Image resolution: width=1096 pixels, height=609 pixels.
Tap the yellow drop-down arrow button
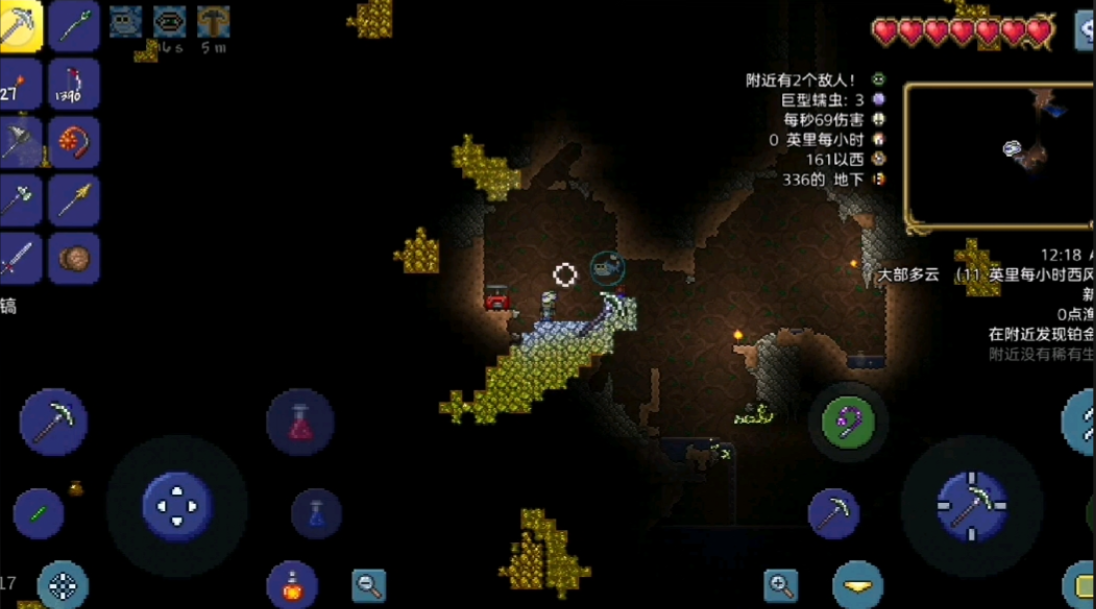pos(857,586)
